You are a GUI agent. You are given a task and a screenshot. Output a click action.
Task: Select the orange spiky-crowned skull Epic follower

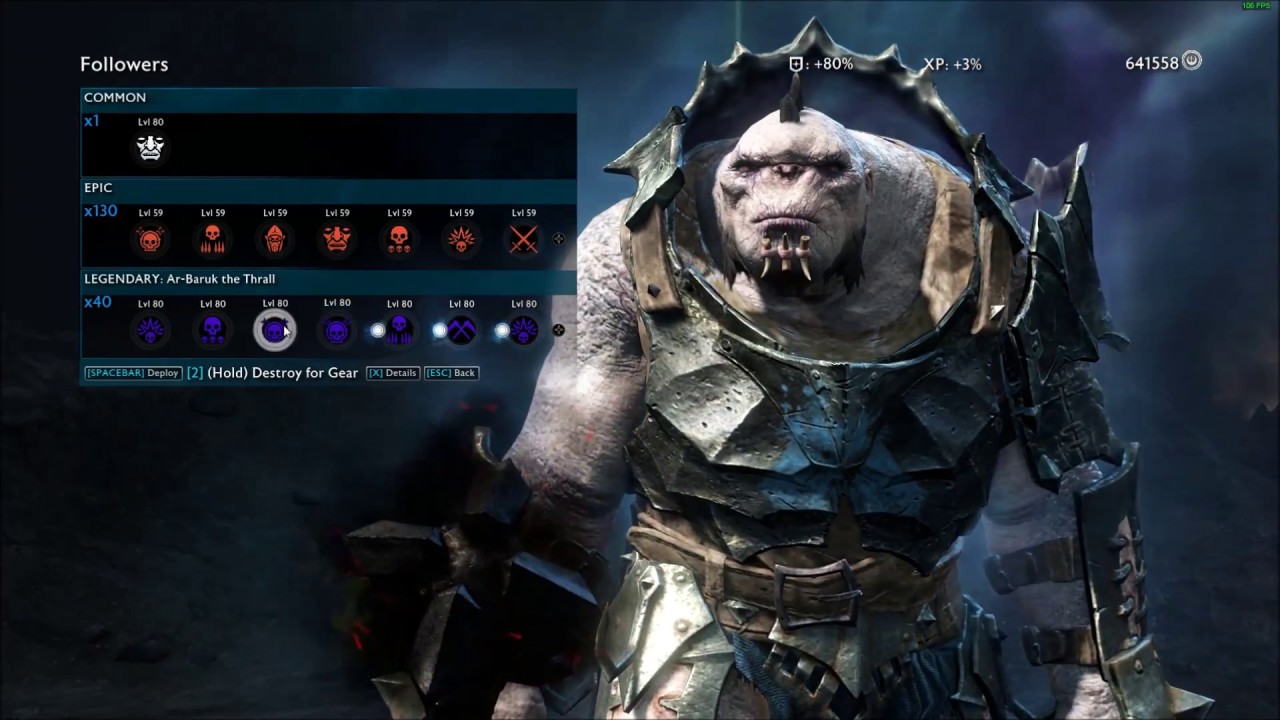pos(461,239)
